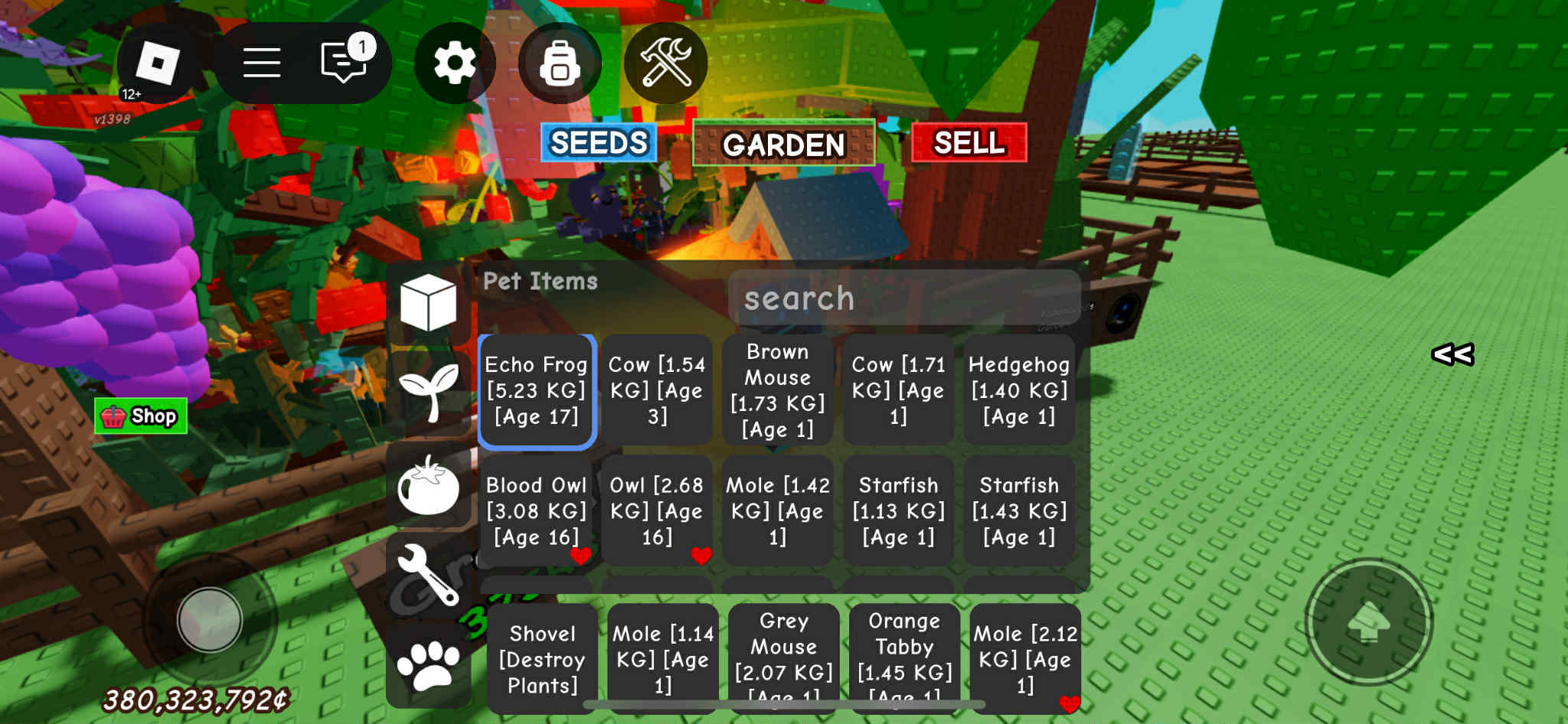This screenshot has width=1568, height=724.
Task: Pick the Brown Mouse pet slot
Action: [778, 390]
